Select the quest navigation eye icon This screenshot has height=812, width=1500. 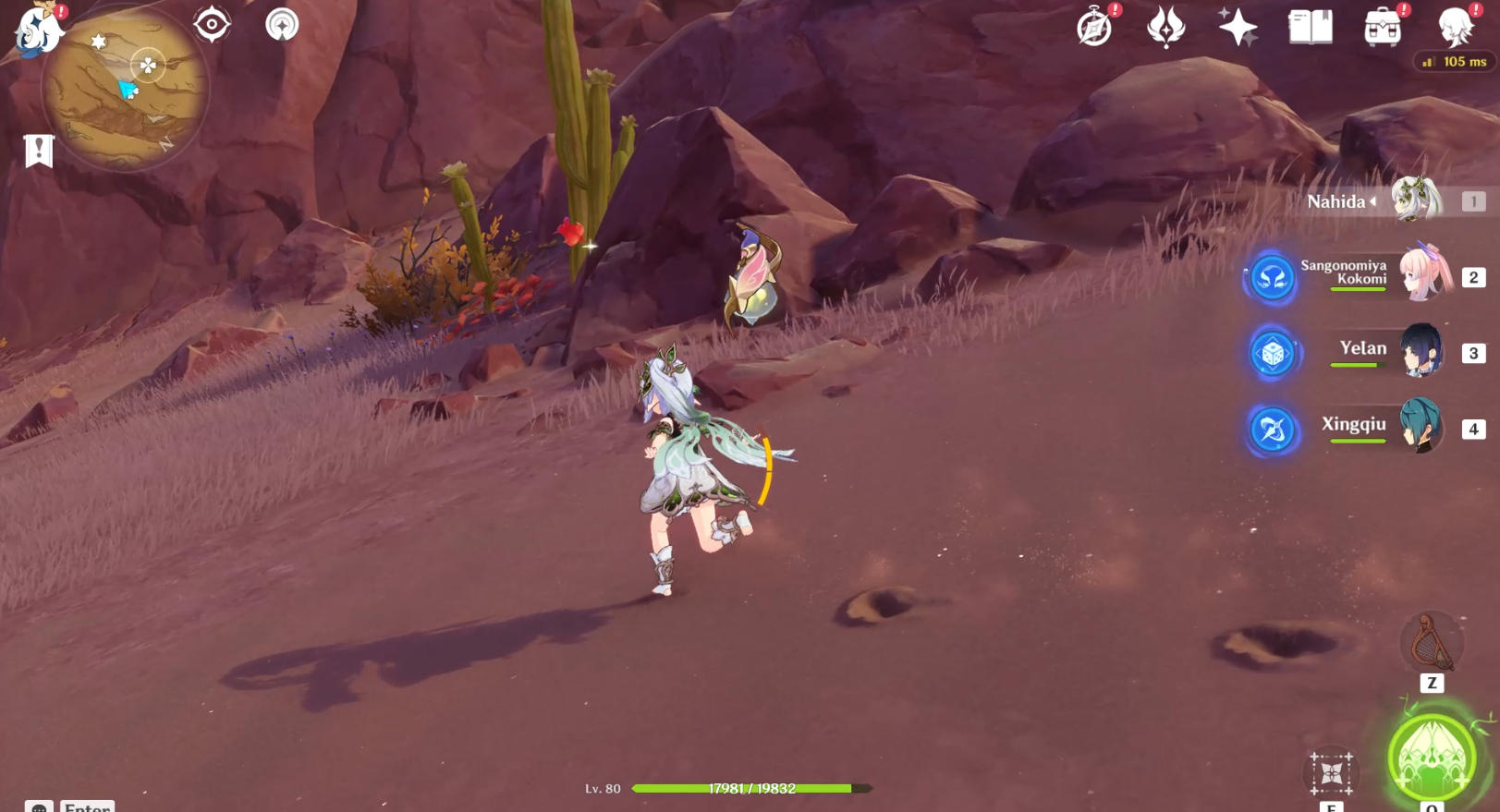click(x=213, y=25)
